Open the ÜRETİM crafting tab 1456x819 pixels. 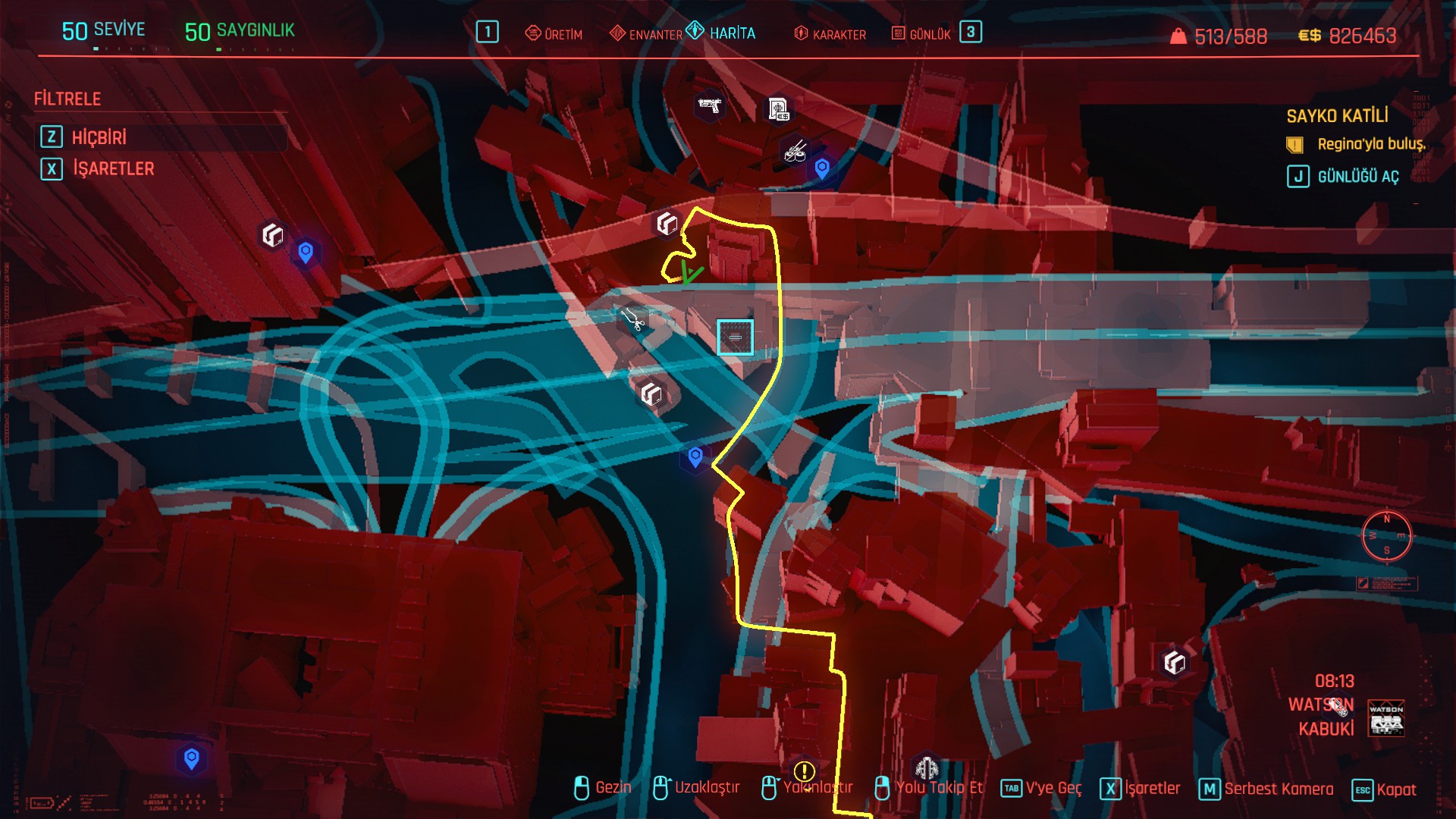554,34
